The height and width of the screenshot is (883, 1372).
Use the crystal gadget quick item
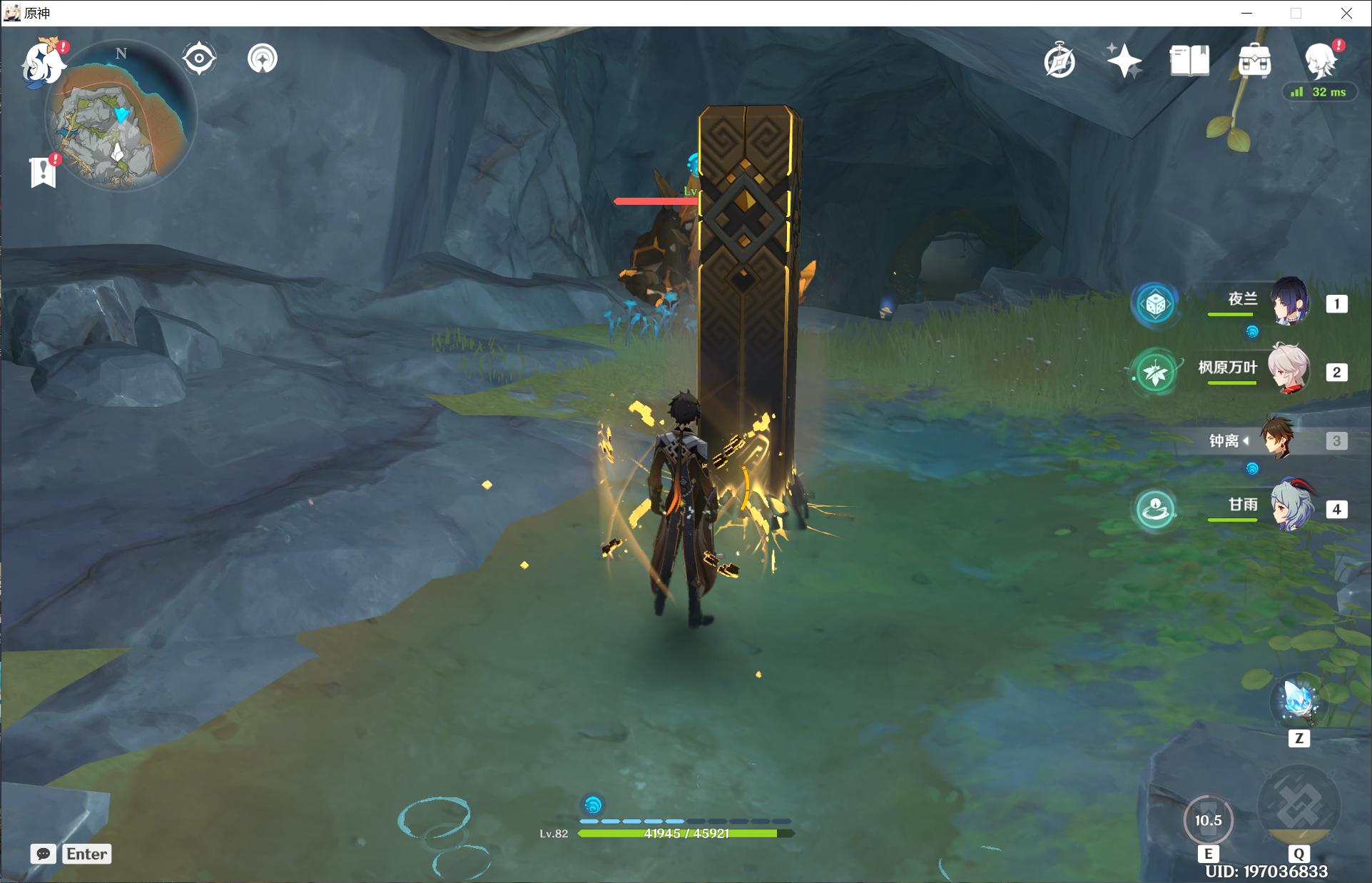click(1298, 701)
